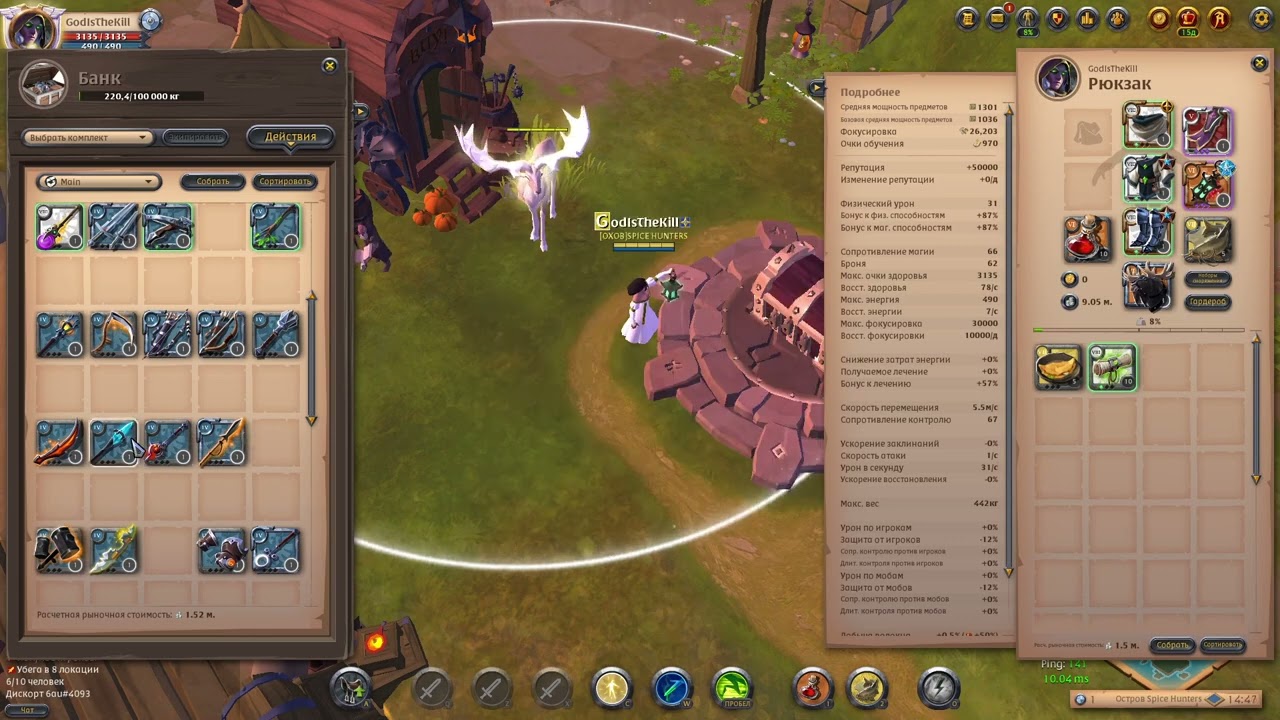Screen dimensions: 1280x720
Task: Choose the green scroll stack in backpack
Action: point(1112,368)
